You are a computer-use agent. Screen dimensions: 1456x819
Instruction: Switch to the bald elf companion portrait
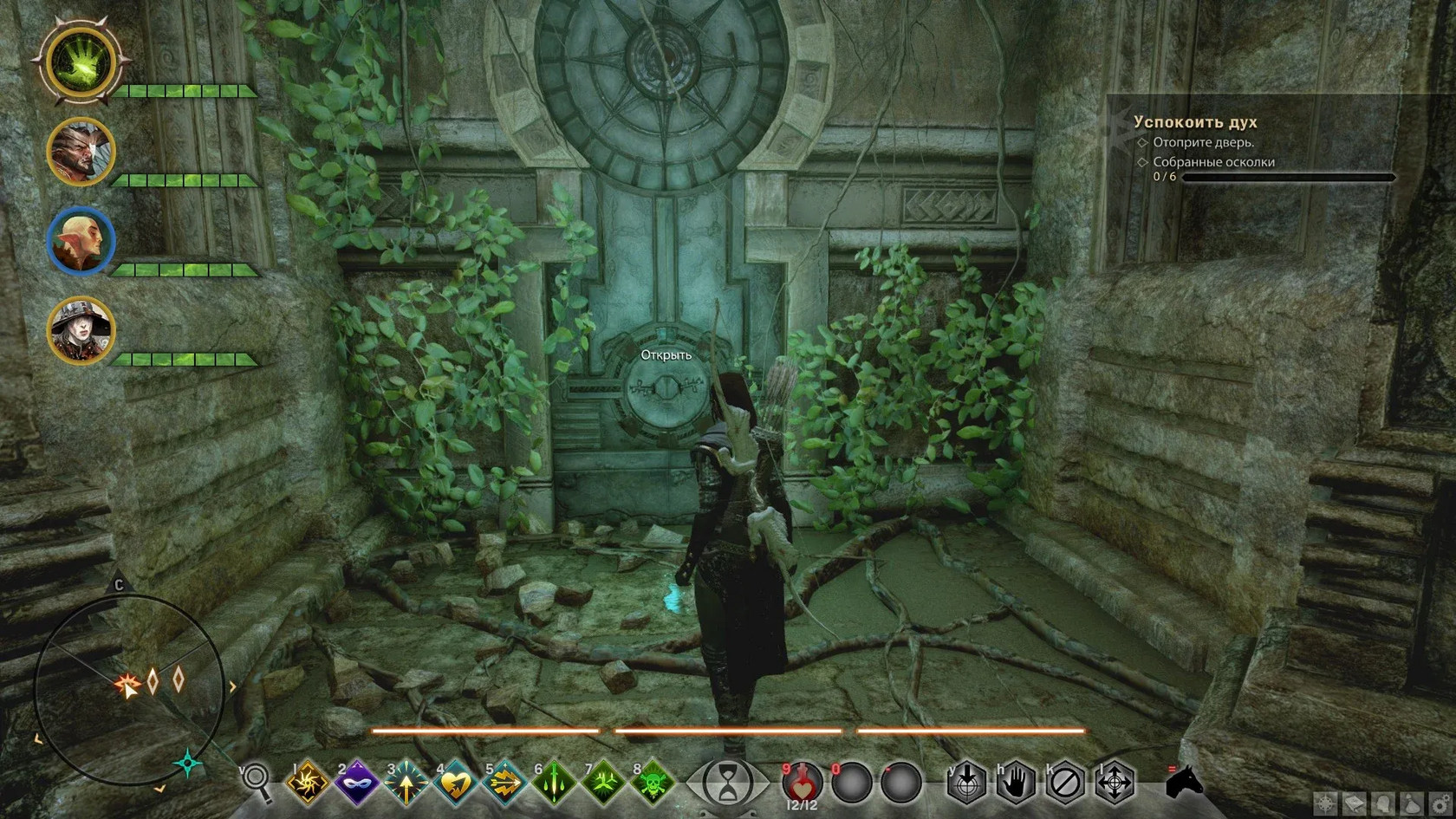pyautogui.click(x=81, y=240)
